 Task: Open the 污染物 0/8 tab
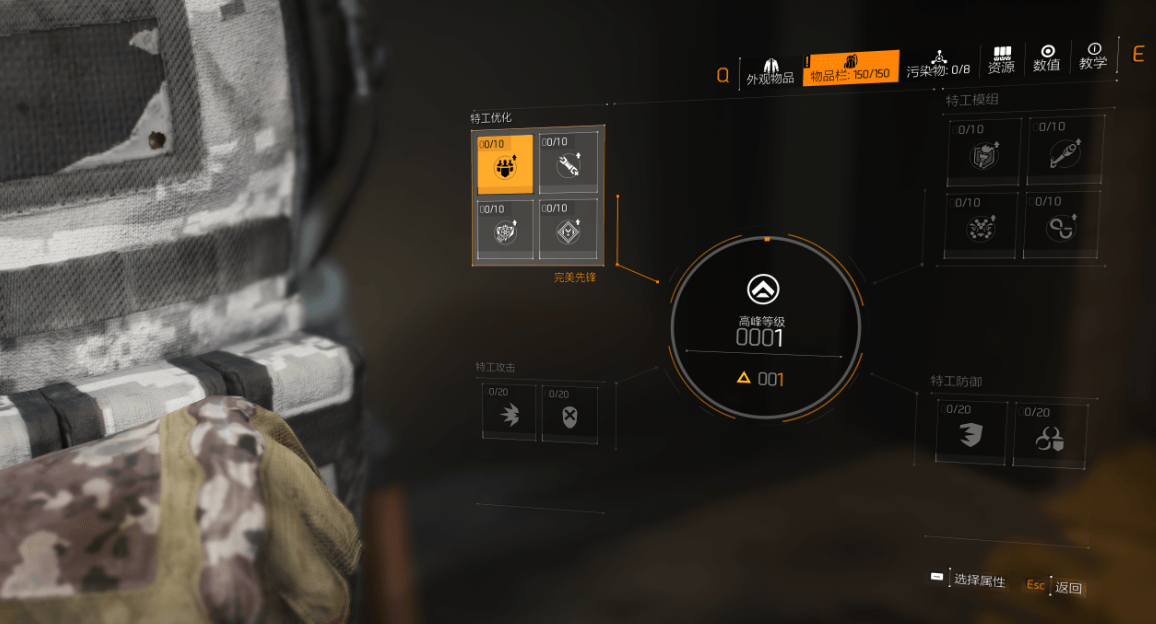pyautogui.click(x=938, y=64)
